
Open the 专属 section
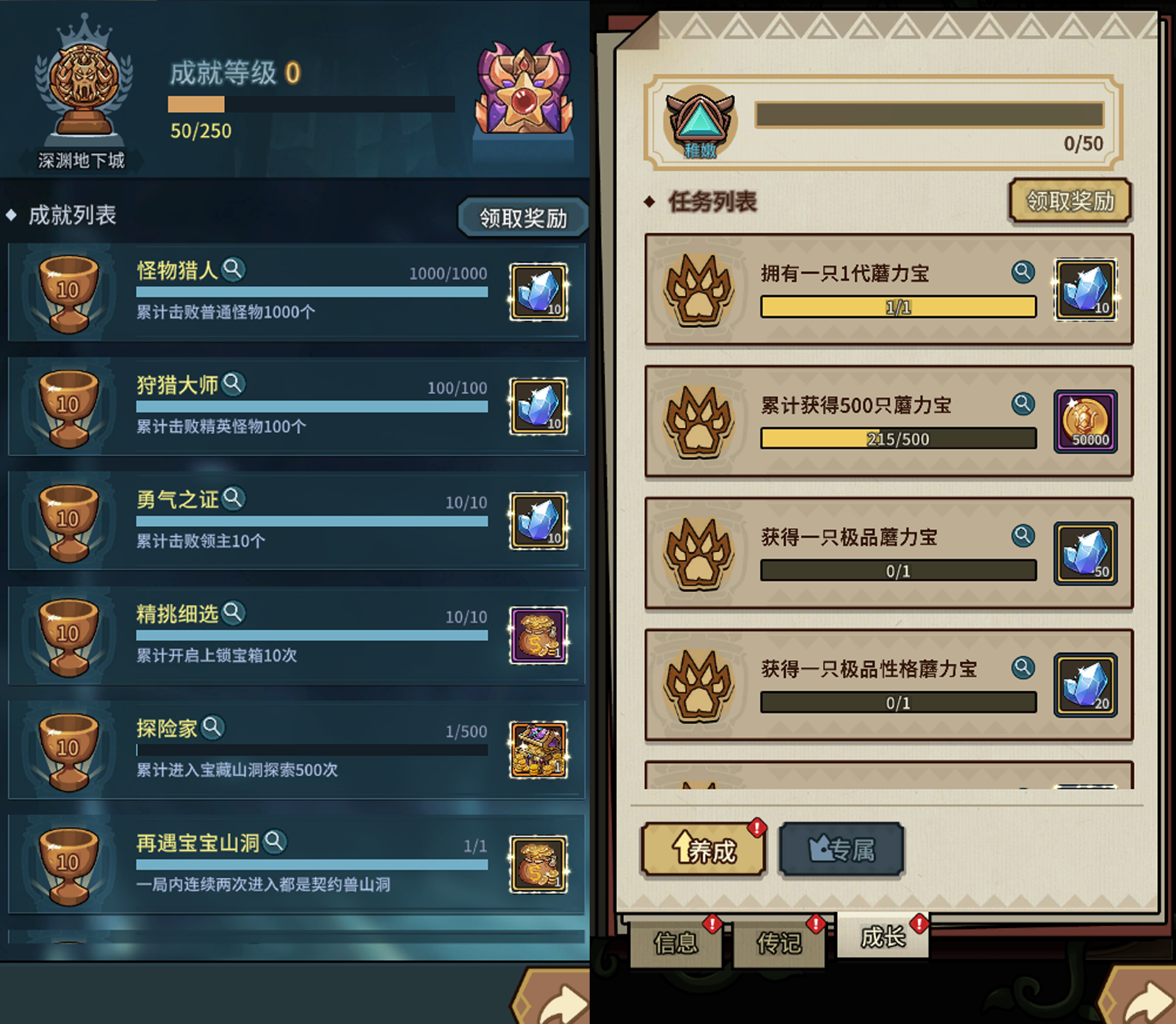(841, 850)
